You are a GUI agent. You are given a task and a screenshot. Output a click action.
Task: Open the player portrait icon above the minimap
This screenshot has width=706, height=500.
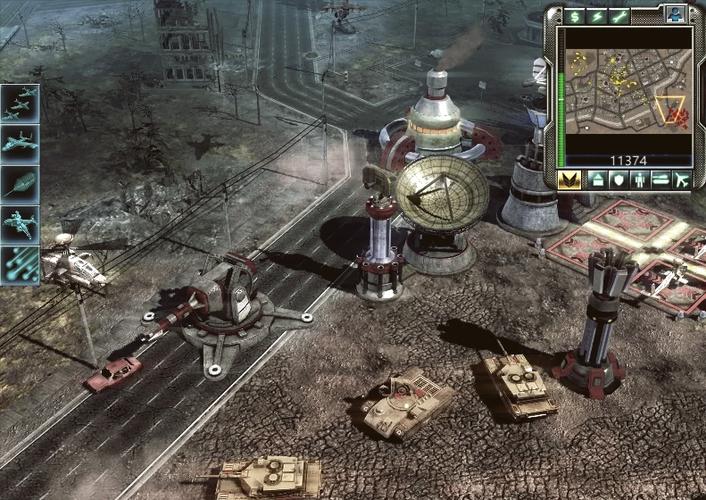[x=675, y=15]
